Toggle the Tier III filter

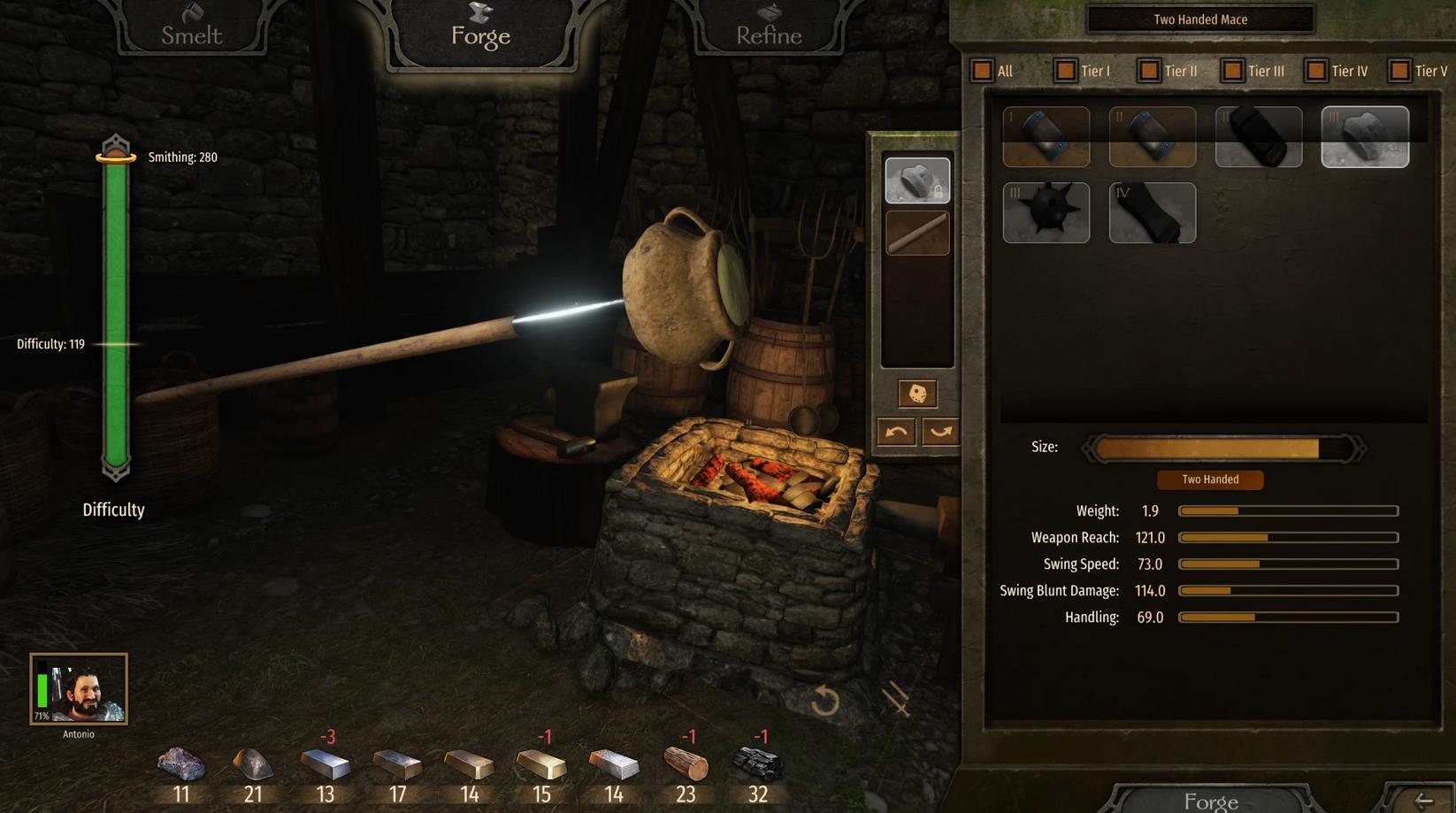click(x=1232, y=71)
